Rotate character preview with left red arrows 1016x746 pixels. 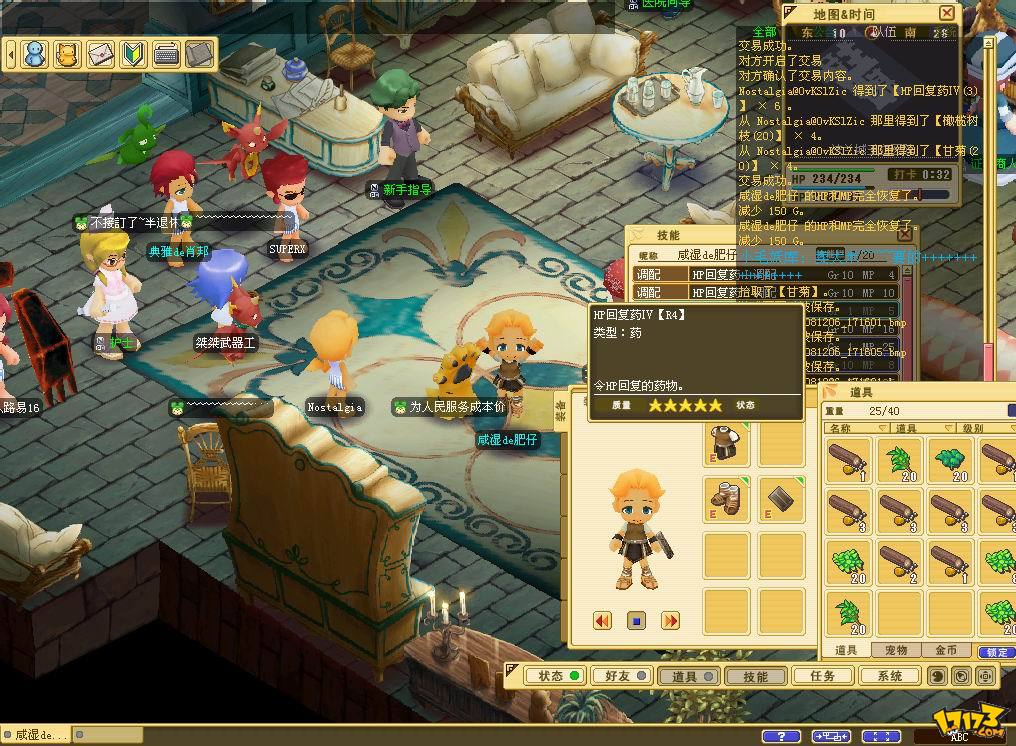[602, 621]
